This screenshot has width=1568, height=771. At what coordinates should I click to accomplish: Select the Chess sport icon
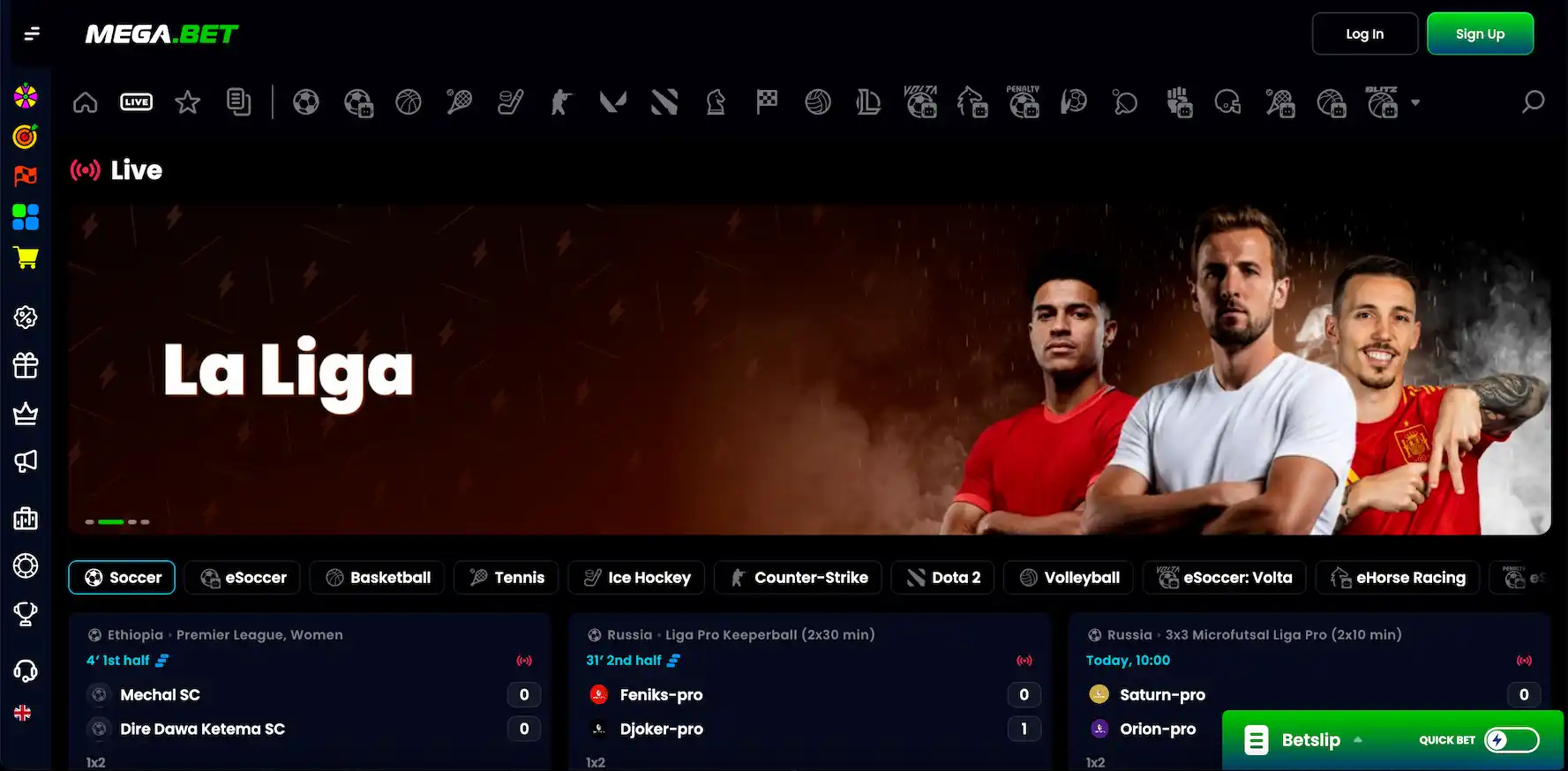pyautogui.click(x=716, y=101)
